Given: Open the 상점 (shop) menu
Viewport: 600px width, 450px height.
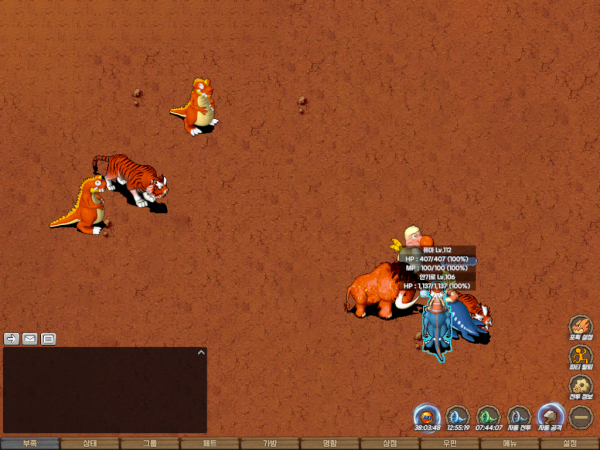Looking at the screenshot, I should [x=390, y=443].
